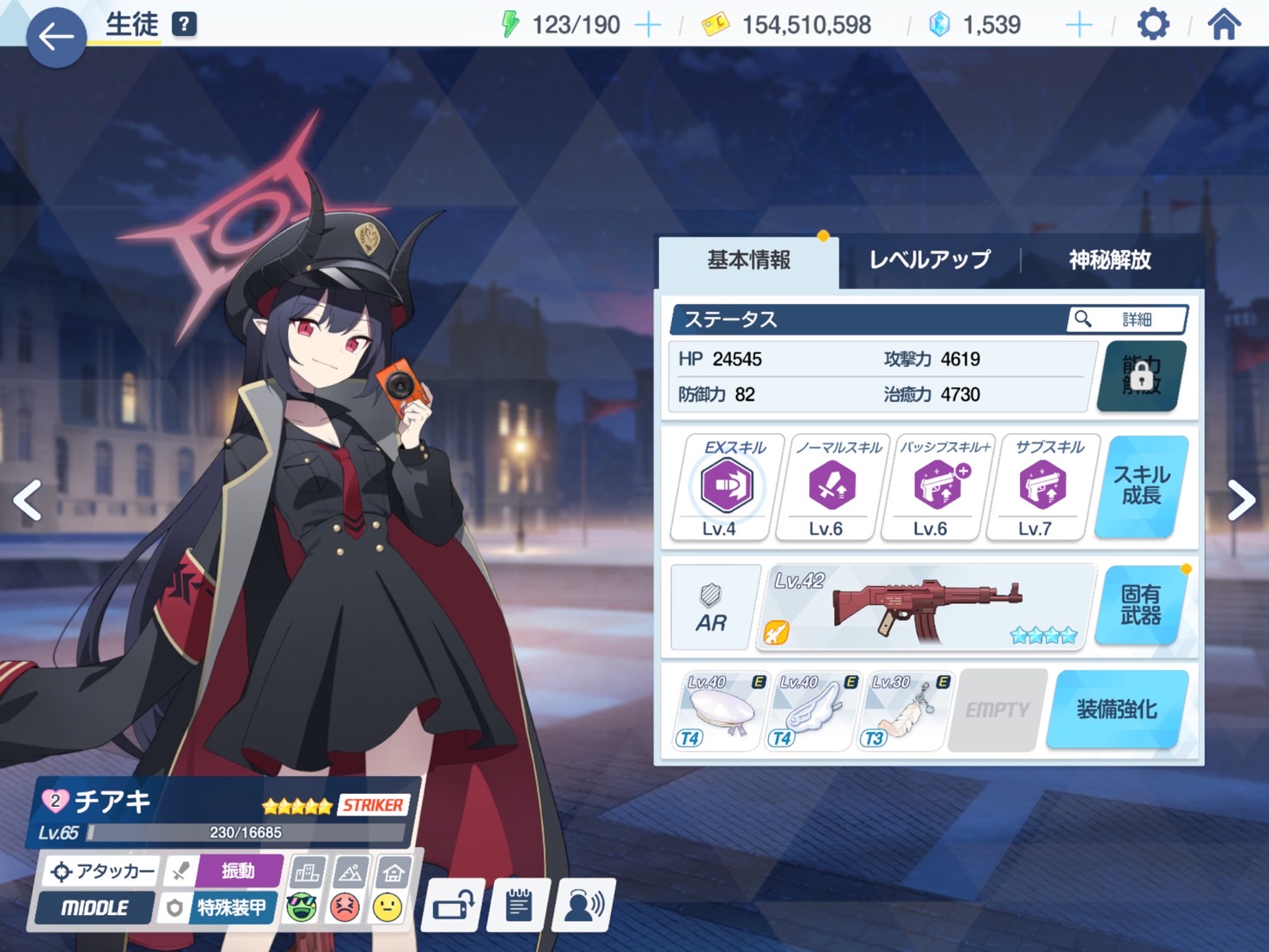Select the 基本情報 tab
Image resolution: width=1269 pixels, height=952 pixels.
[x=748, y=259]
